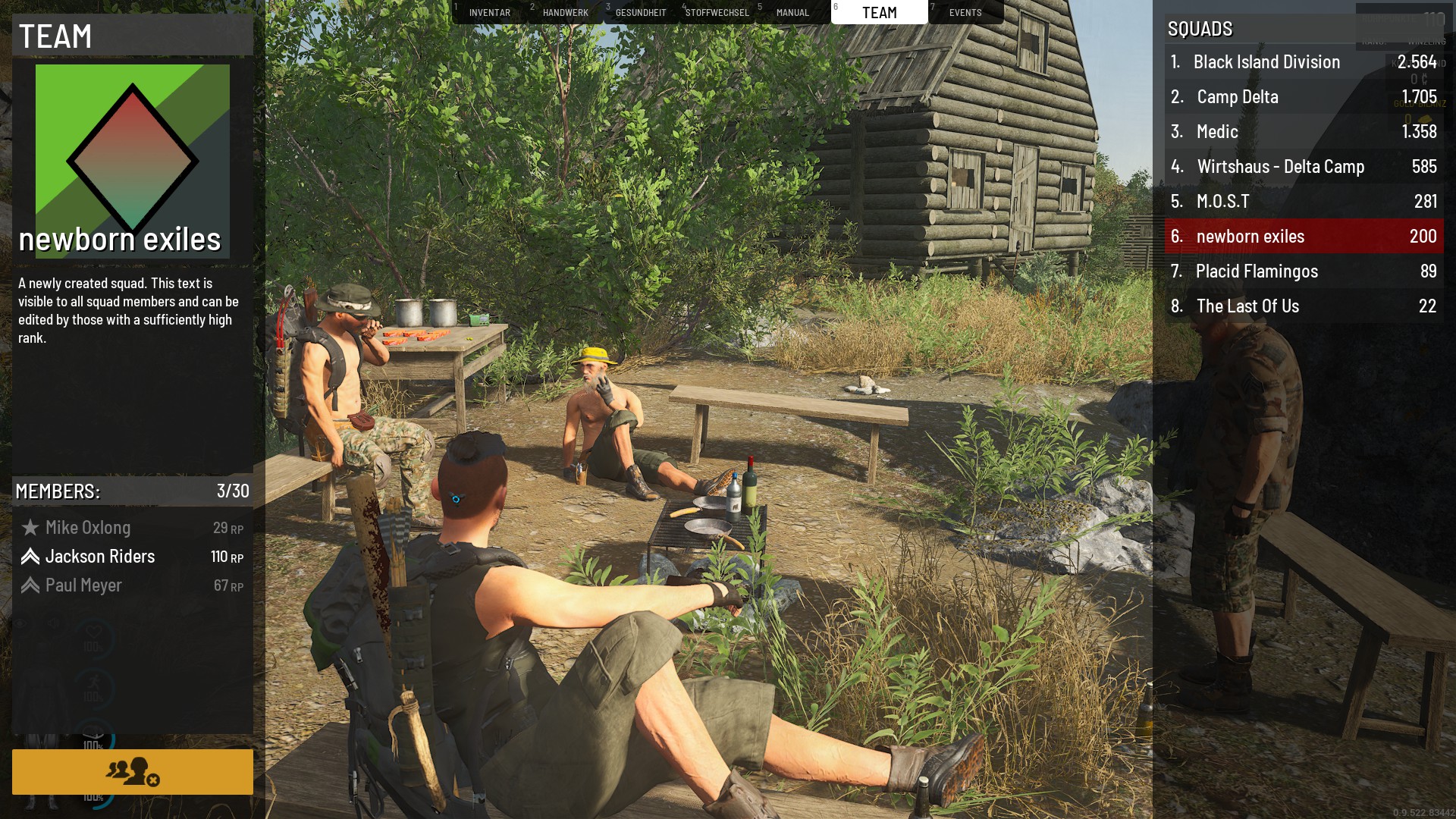Choose the Placid Flamingos squad row
Image resolution: width=1456 pixels, height=819 pixels.
(x=1304, y=271)
